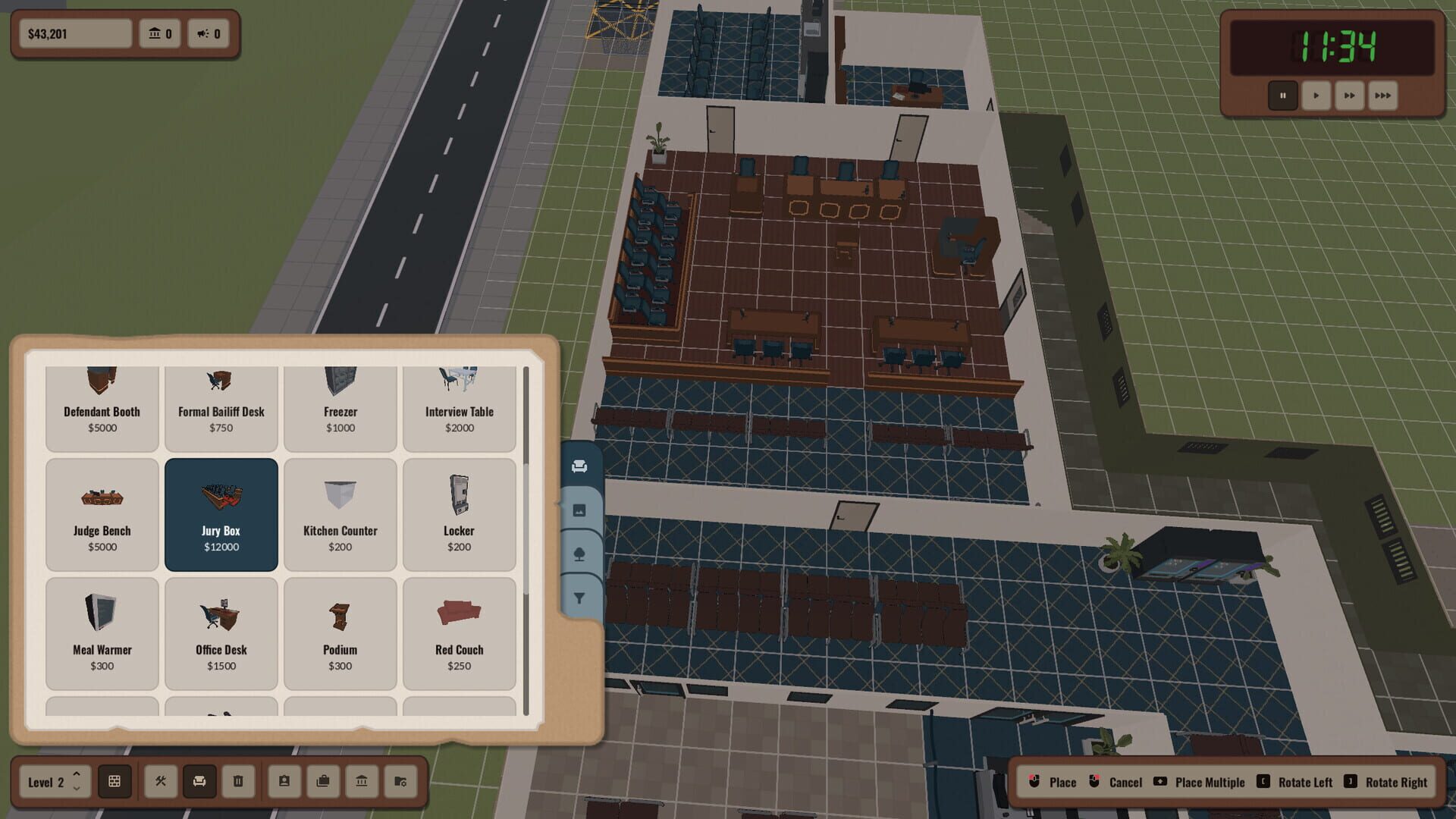The width and height of the screenshot is (1456, 819).
Task: Toggle the filter funnel tab on catalog edge
Action: click(580, 598)
